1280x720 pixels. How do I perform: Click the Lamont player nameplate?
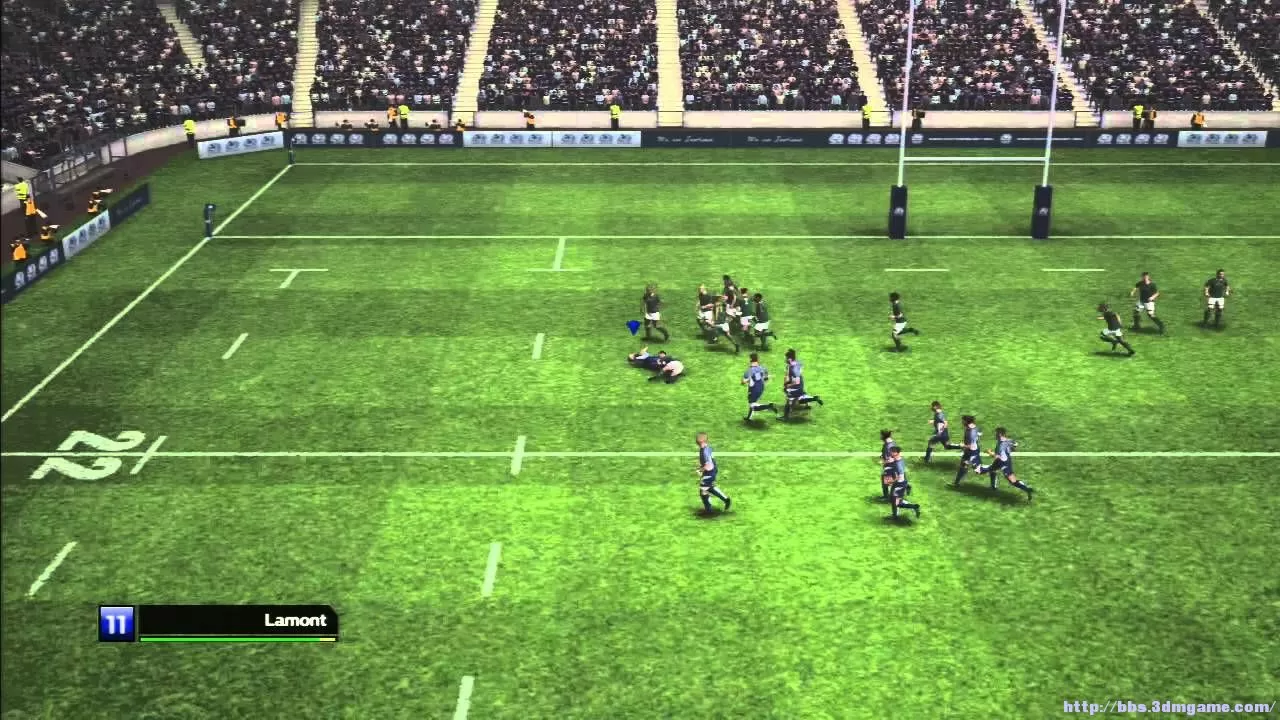[x=295, y=620]
